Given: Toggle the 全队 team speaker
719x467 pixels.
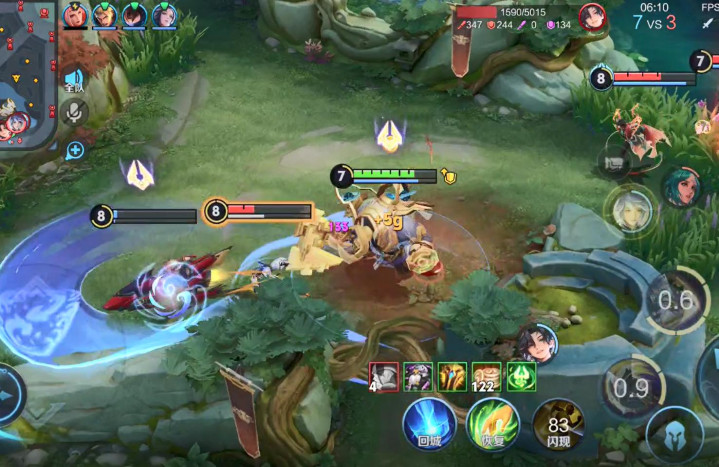Looking at the screenshot, I should point(73,80).
